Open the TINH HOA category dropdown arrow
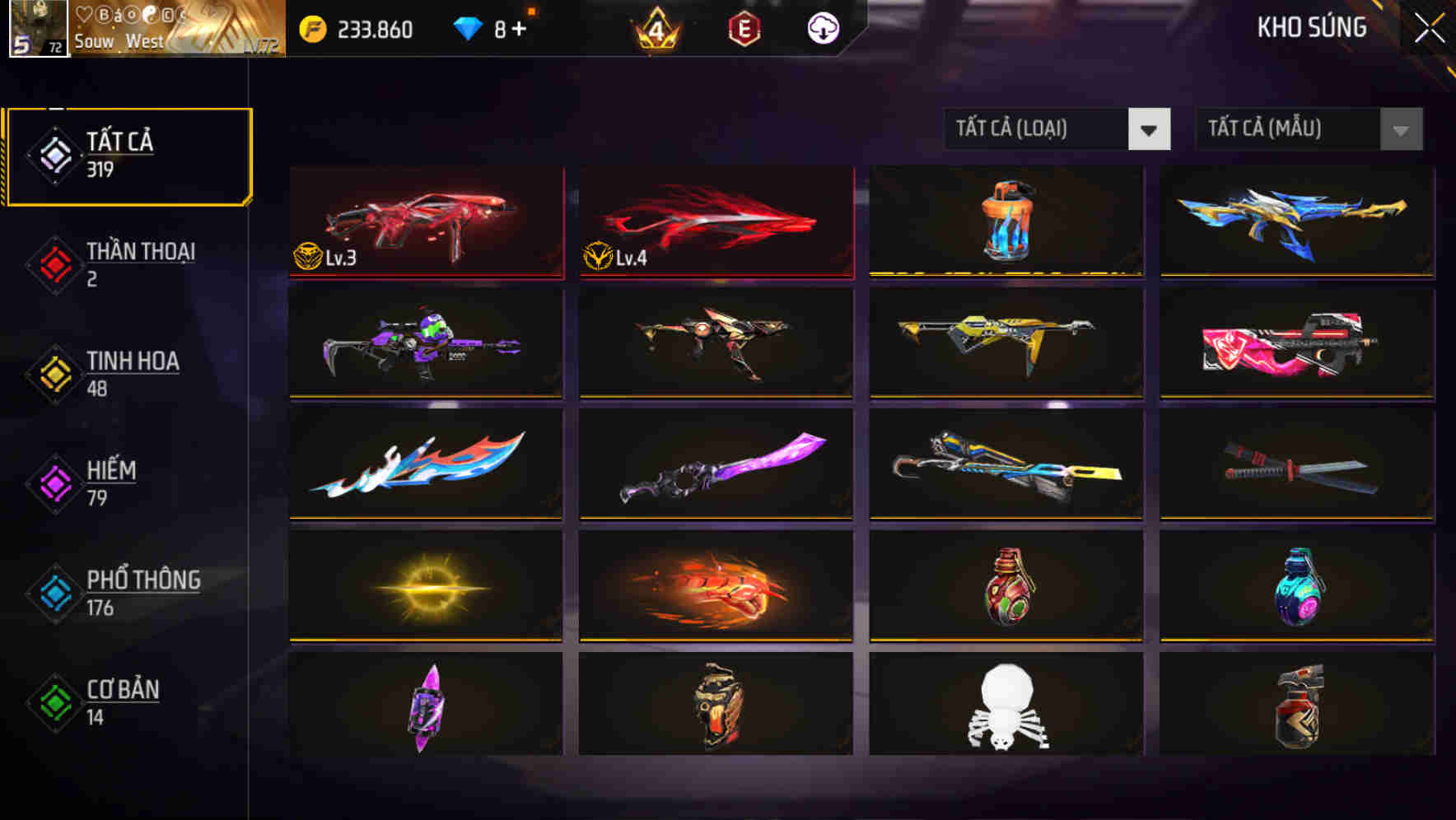Screen dimensions: 1456x820 click(x=51, y=373)
